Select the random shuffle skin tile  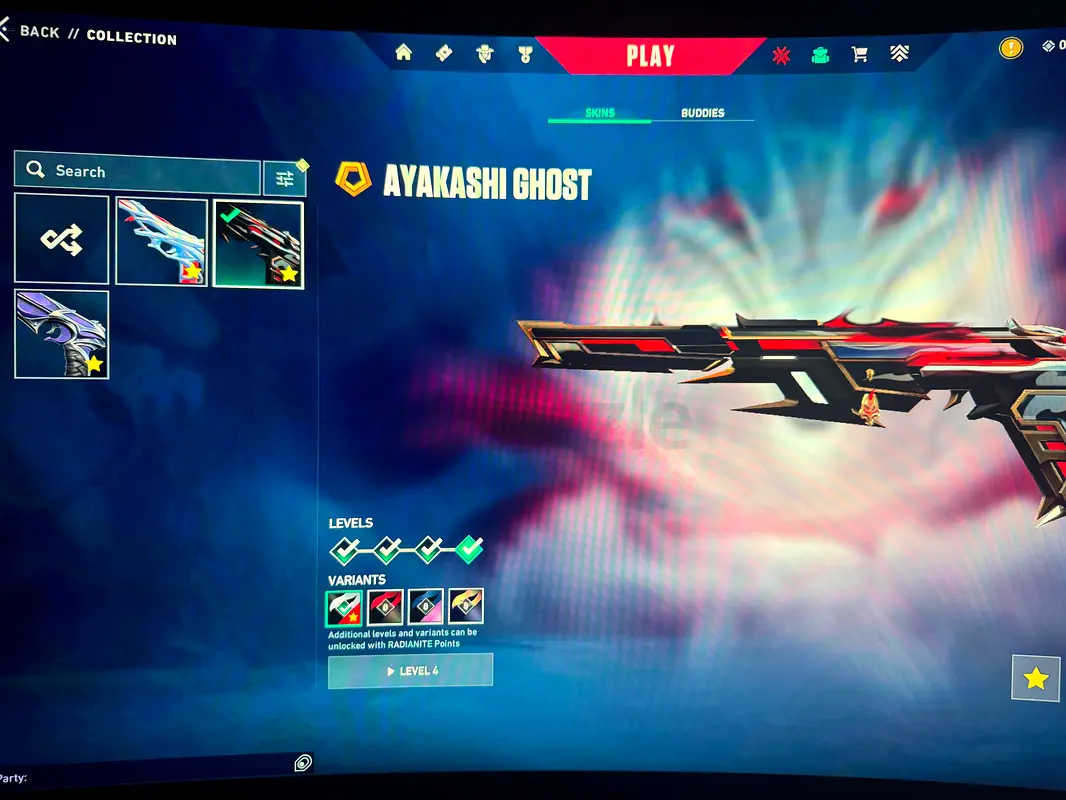coord(61,239)
